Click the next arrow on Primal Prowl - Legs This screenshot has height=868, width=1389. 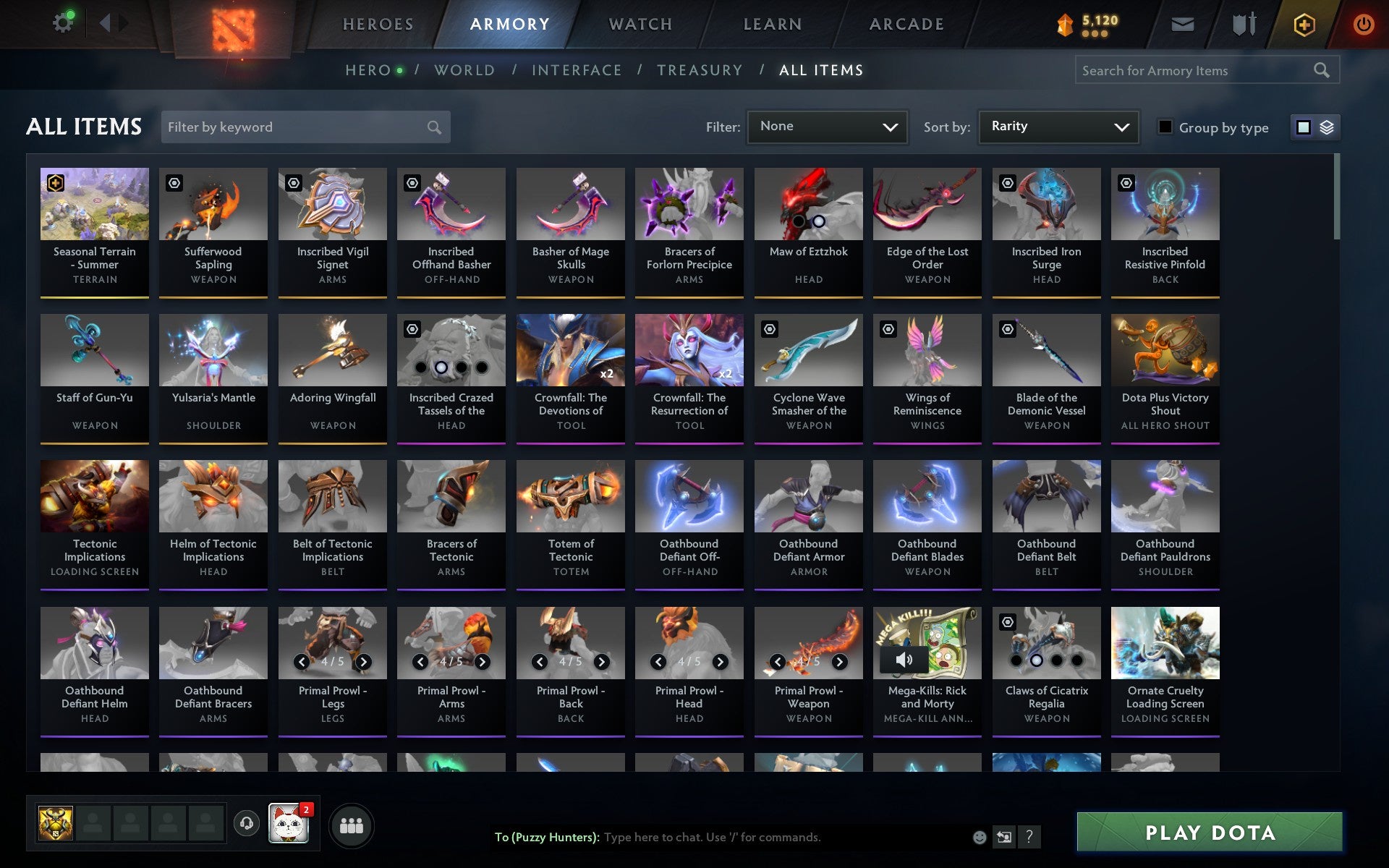[362, 660]
